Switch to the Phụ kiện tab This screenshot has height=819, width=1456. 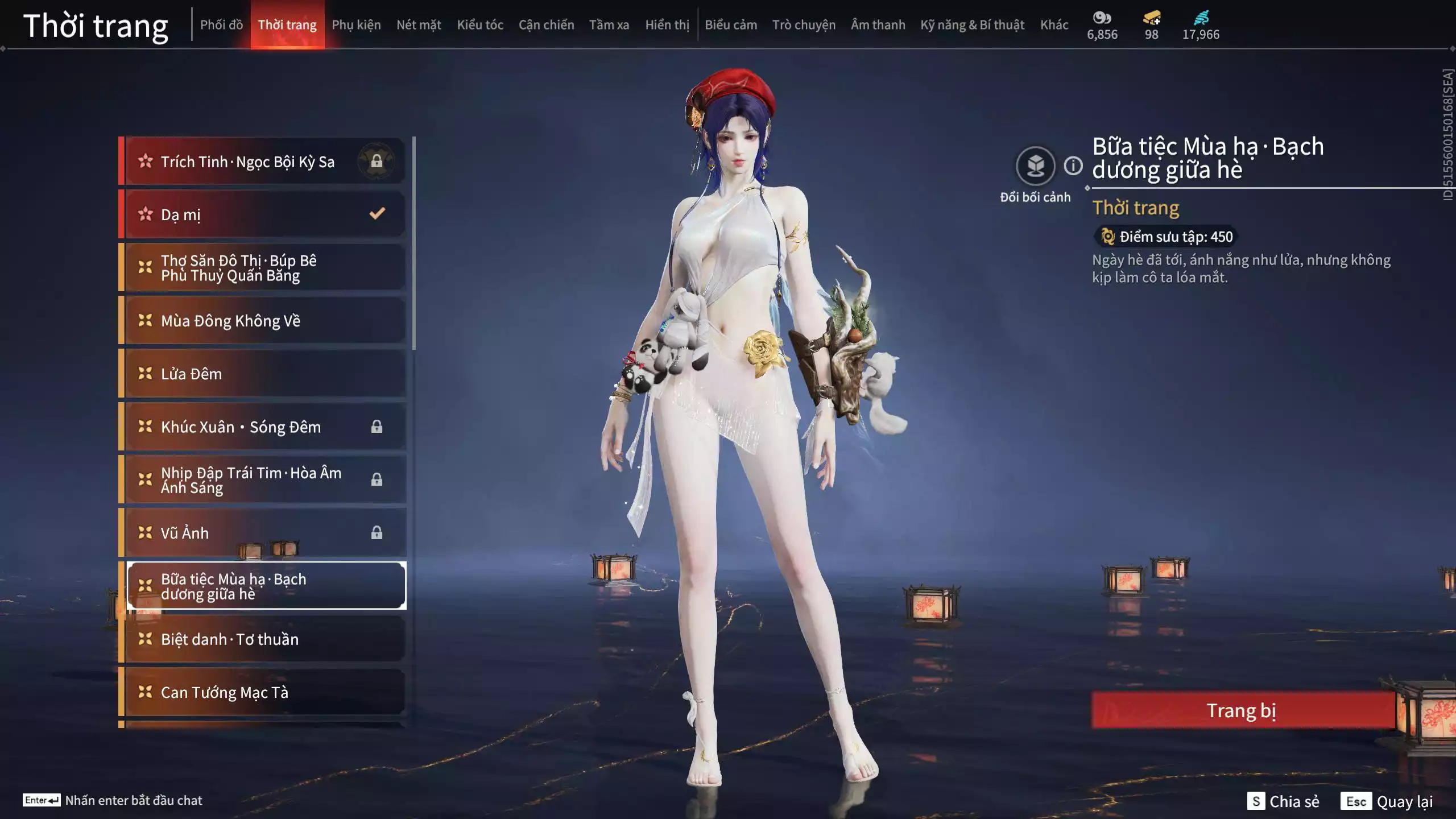point(357,24)
